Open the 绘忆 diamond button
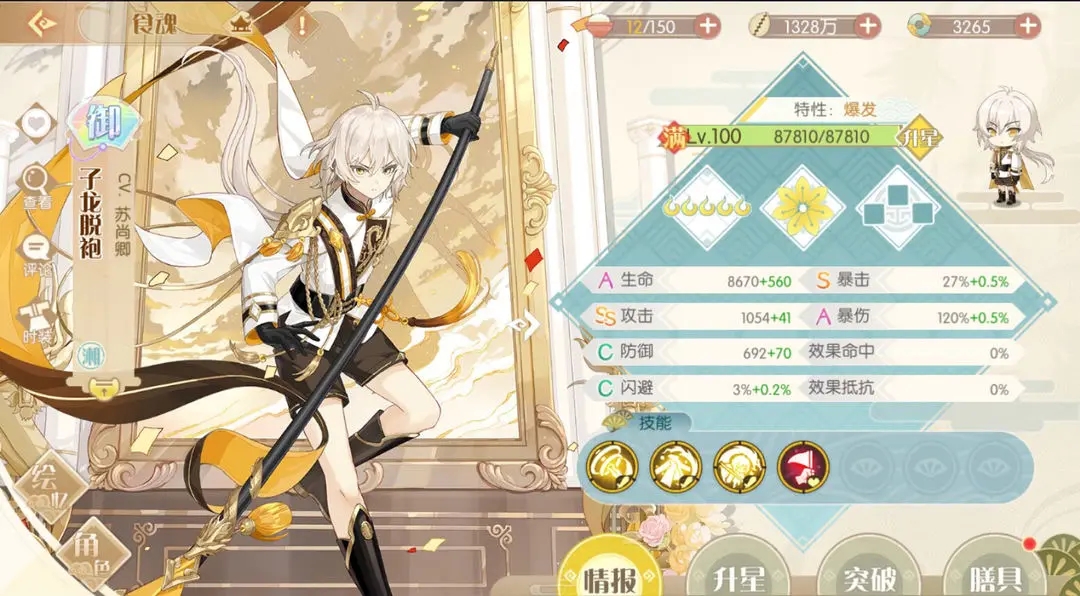The width and height of the screenshot is (1080, 596). click(46, 478)
